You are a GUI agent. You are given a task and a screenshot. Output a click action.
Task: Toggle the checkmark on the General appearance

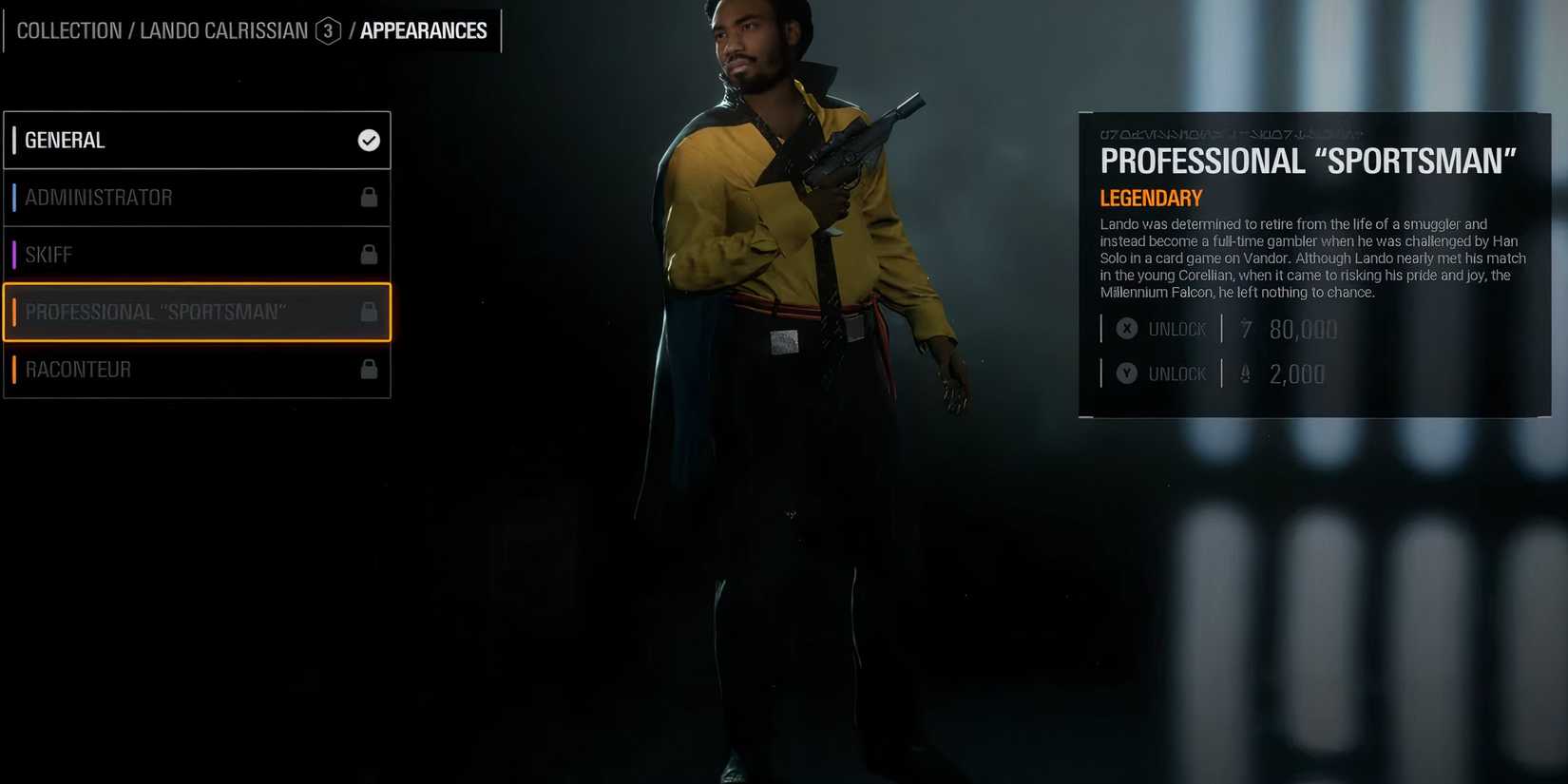click(x=368, y=140)
